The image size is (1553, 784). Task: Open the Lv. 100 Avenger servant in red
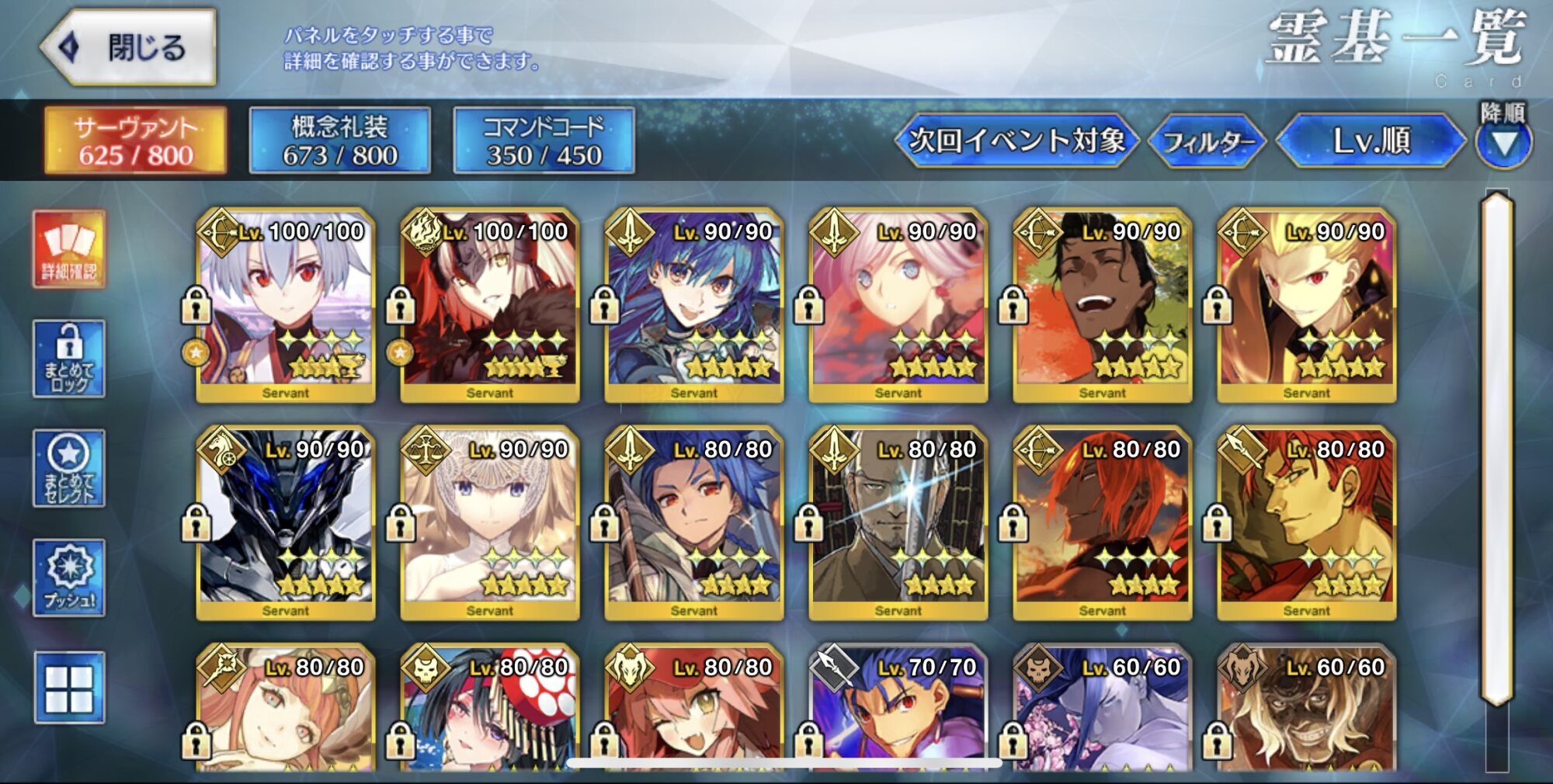pos(490,305)
